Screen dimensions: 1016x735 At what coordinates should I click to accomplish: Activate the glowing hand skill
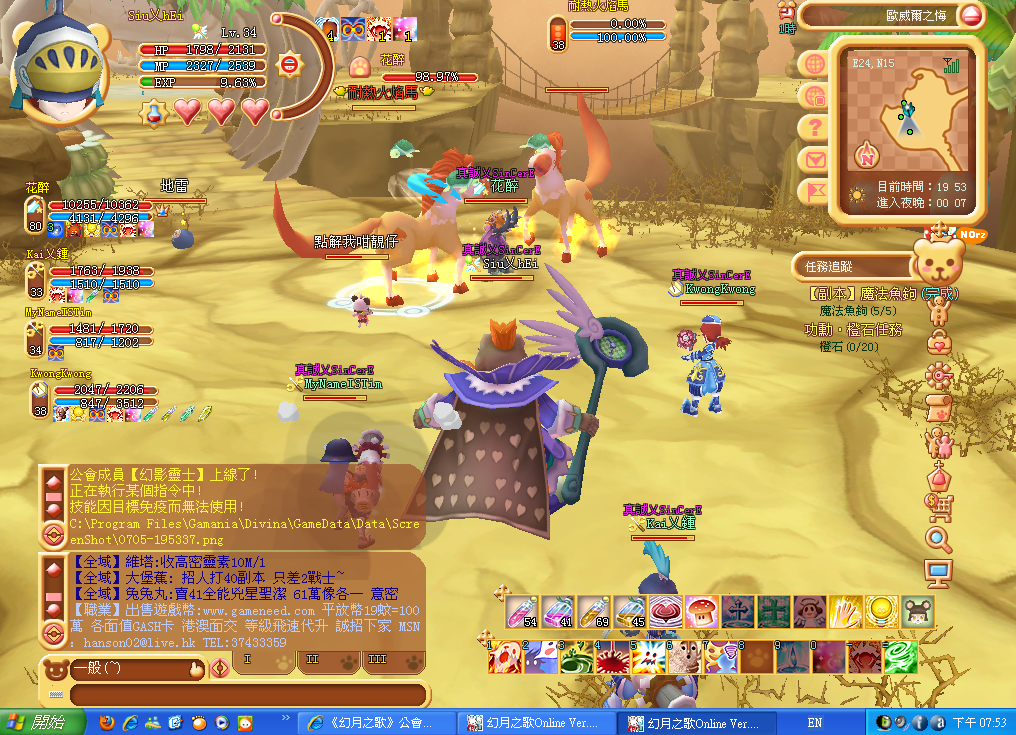(x=845, y=611)
